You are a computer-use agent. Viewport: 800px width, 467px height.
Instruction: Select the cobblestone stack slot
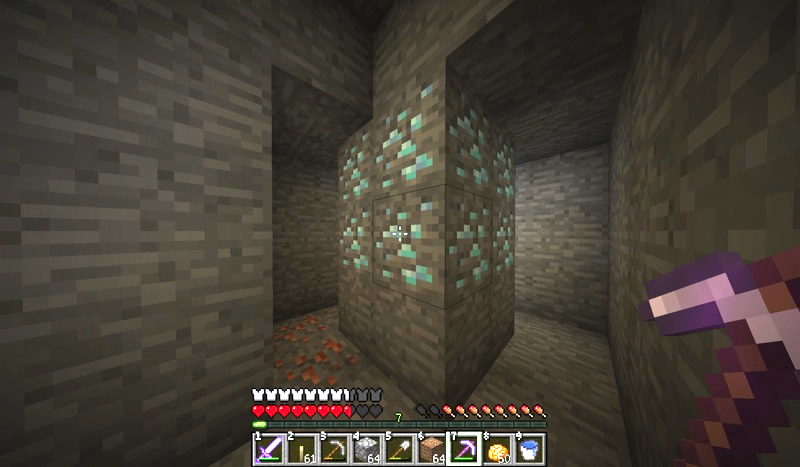click(368, 449)
